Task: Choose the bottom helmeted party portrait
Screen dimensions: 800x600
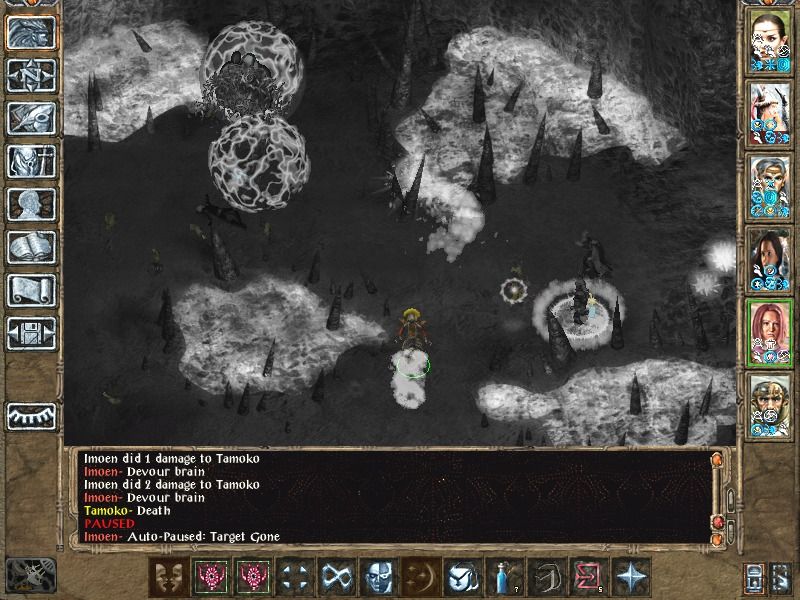Action: pyautogui.click(x=771, y=407)
